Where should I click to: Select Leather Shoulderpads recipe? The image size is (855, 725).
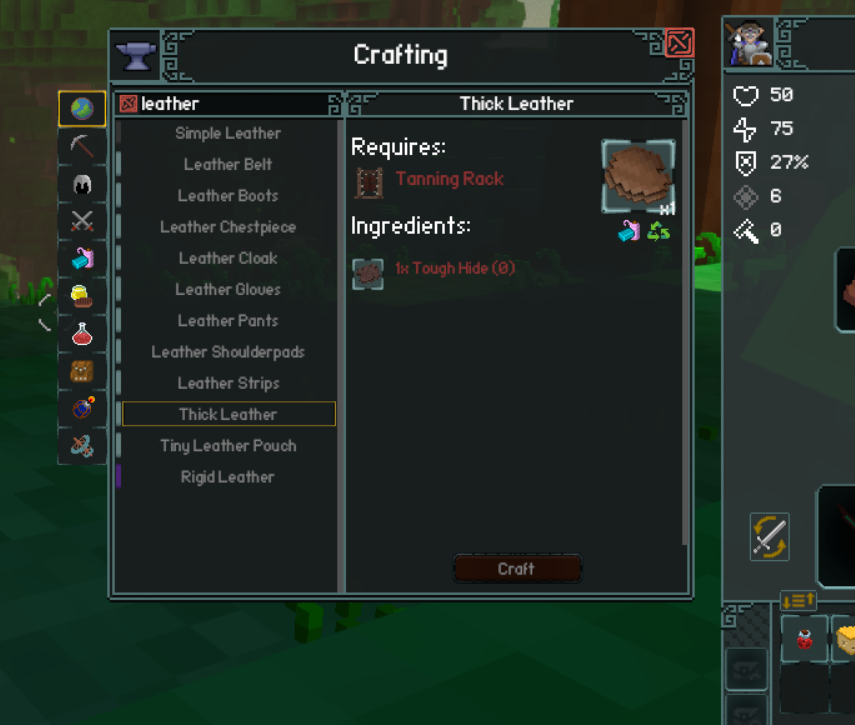pyautogui.click(x=228, y=352)
